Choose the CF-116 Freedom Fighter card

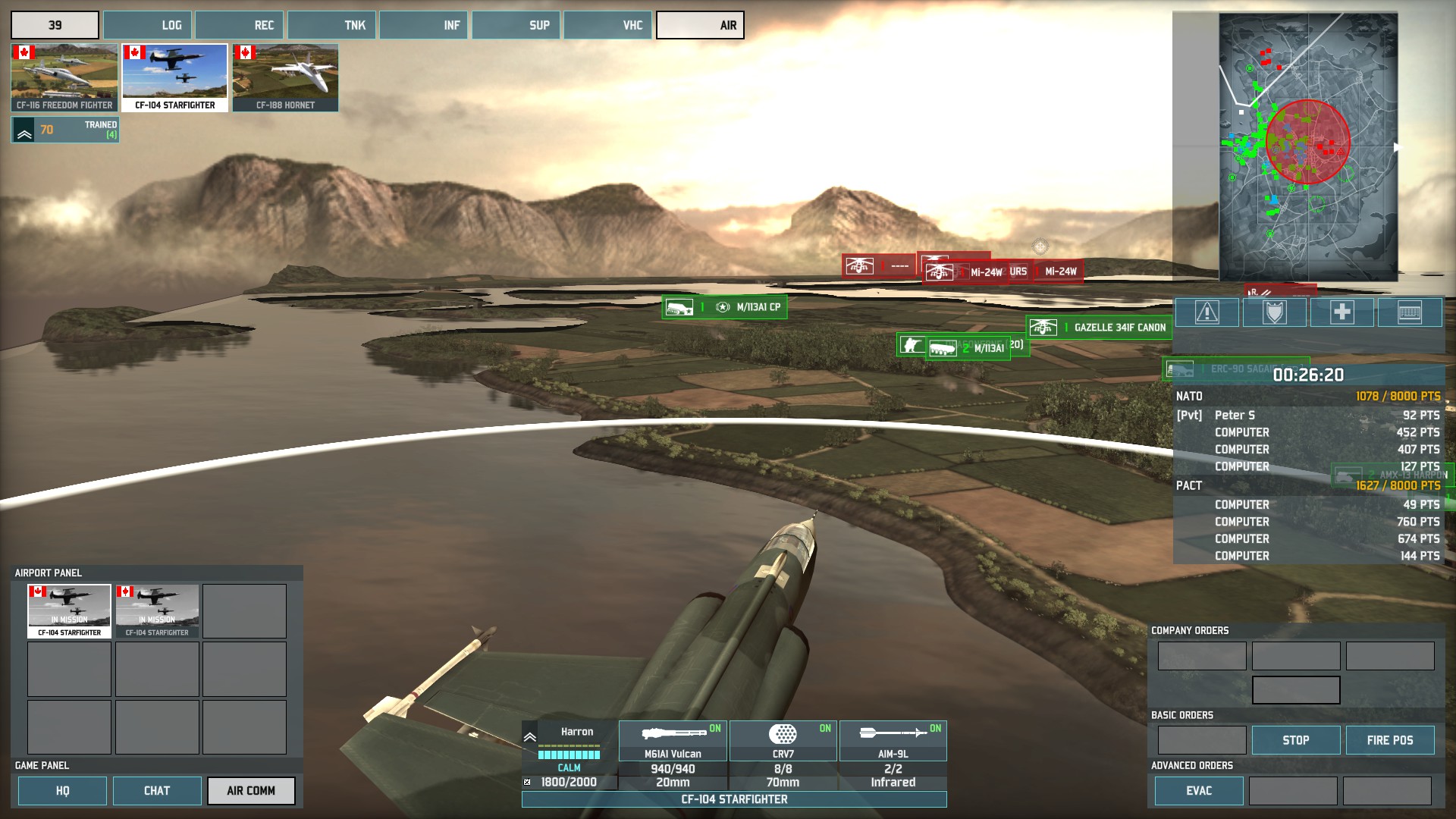64,77
